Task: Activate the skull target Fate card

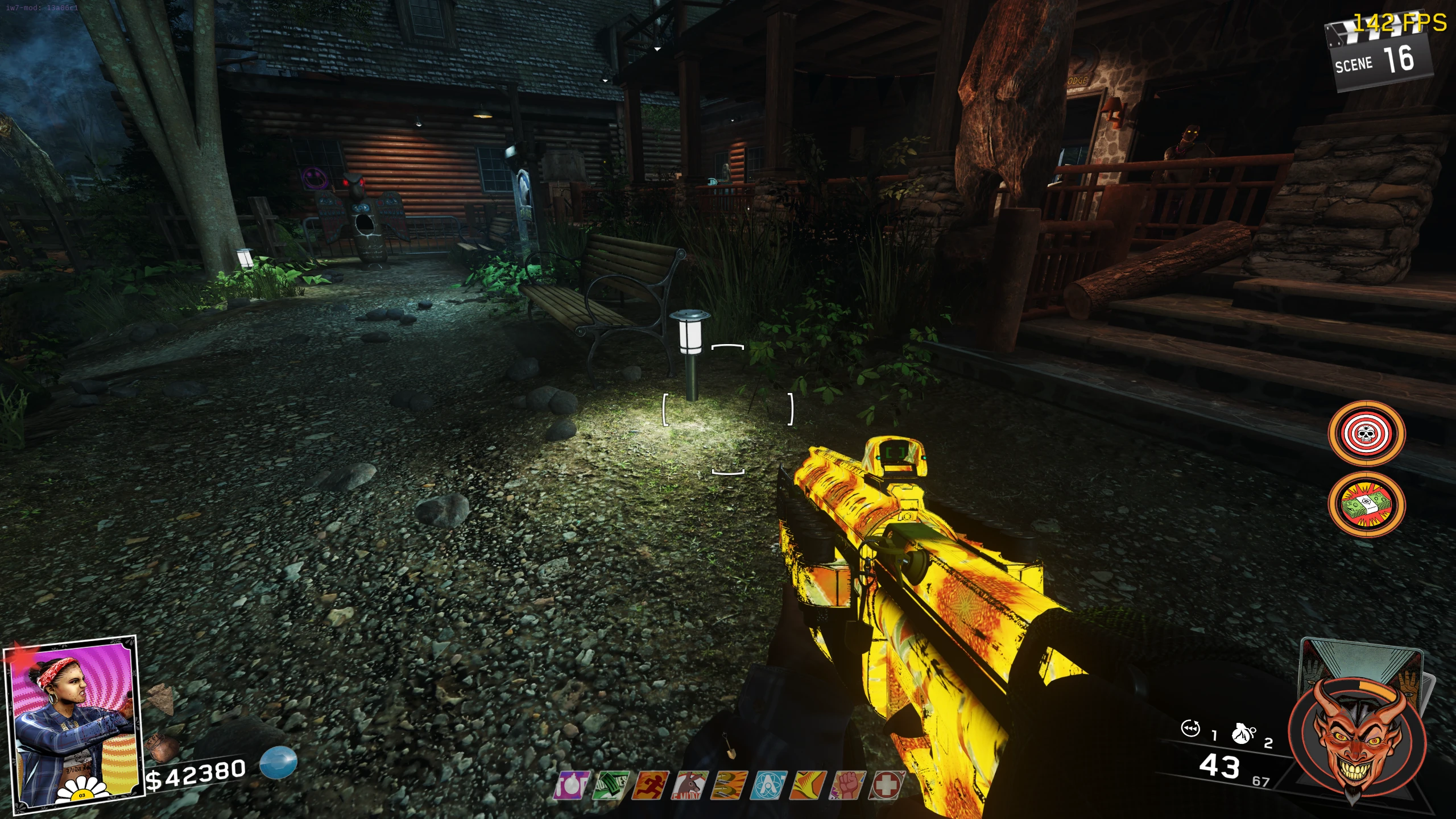Action: 1366,434
